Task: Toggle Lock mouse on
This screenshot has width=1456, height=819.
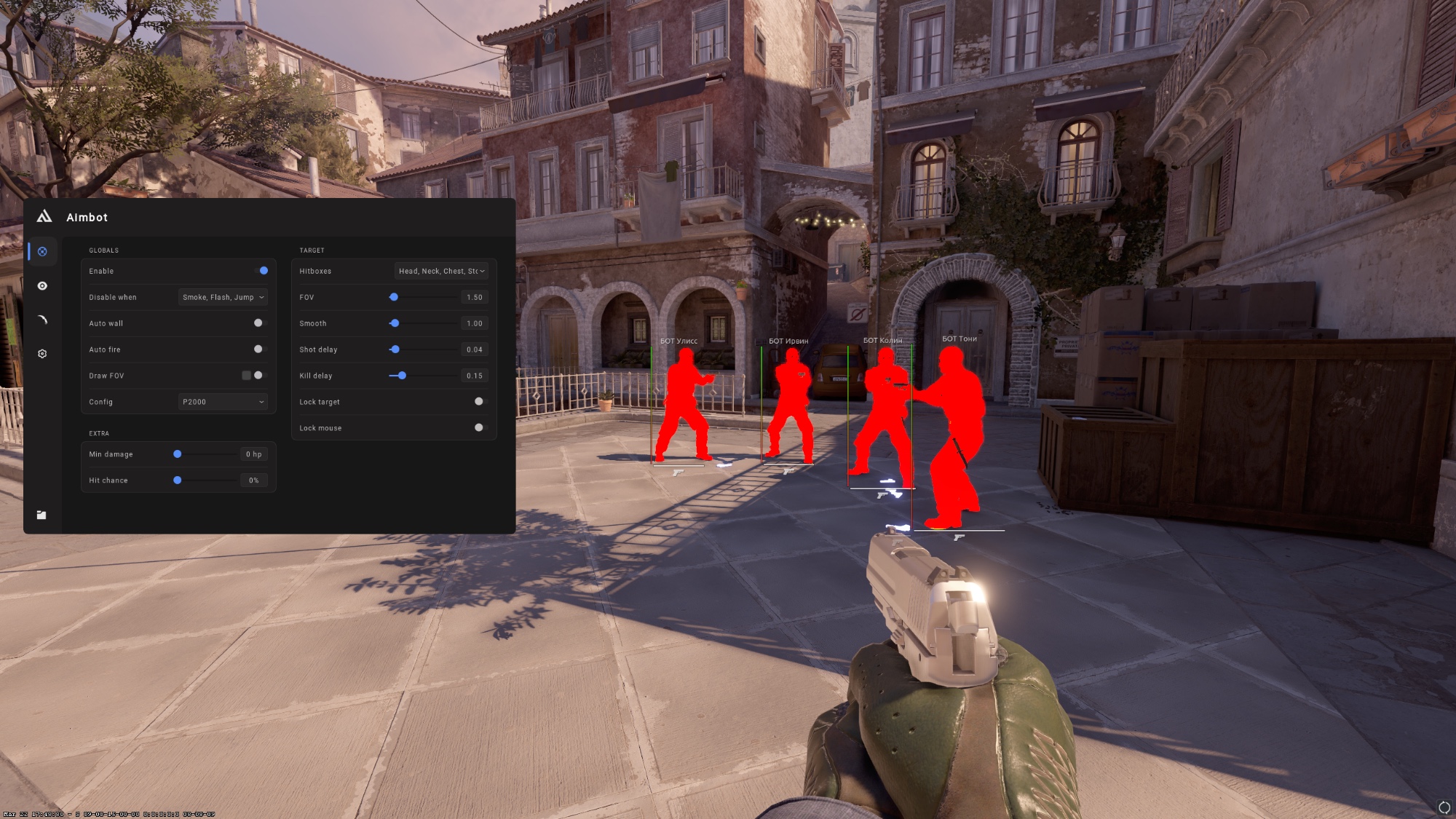Action: pos(479,427)
